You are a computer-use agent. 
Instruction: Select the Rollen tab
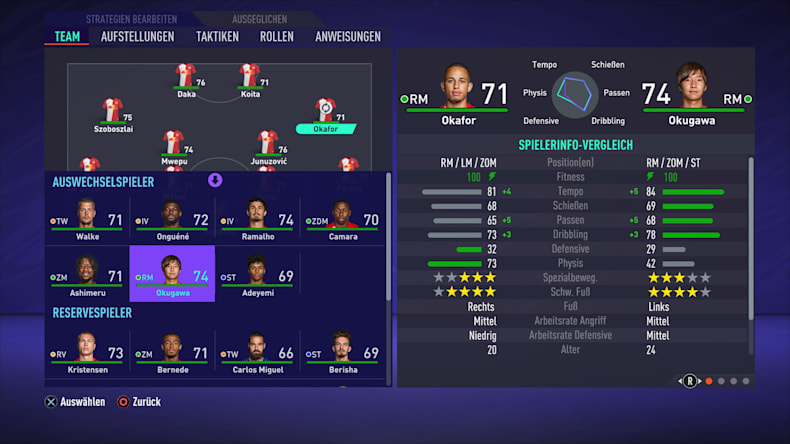click(276, 37)
